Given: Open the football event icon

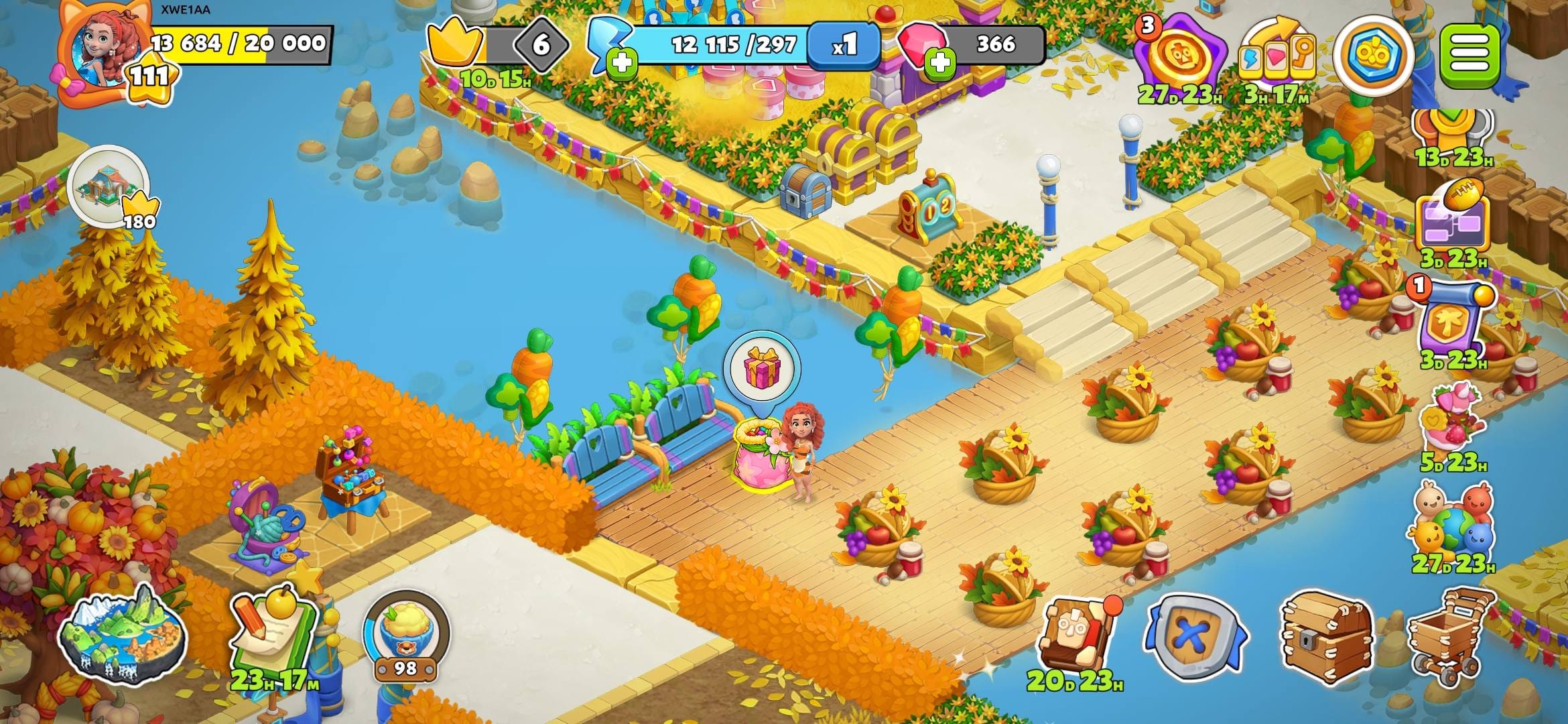Looking at the screenshot, I should 1453,218.
